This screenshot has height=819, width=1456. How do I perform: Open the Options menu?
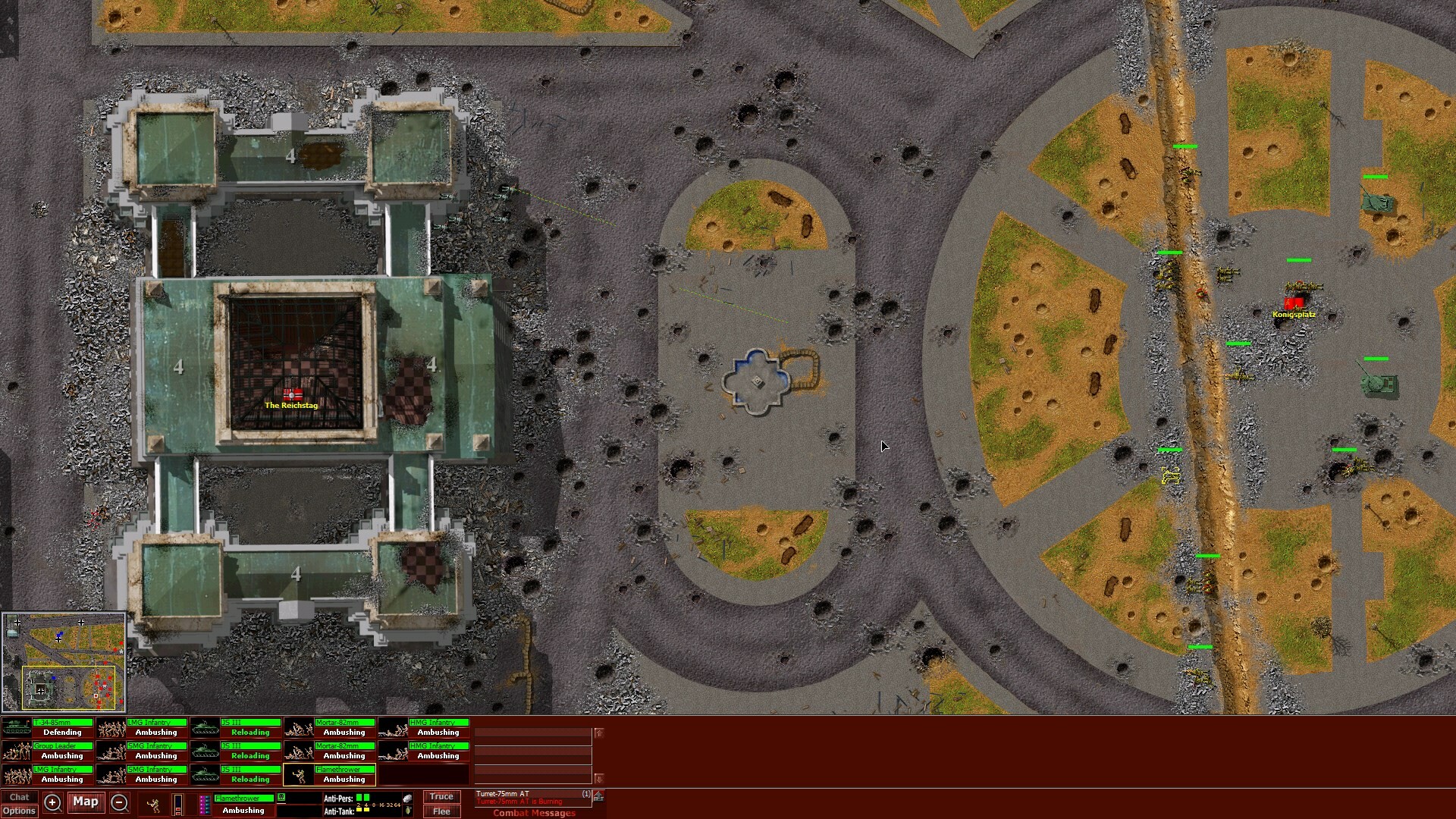[x=20, y=811]
